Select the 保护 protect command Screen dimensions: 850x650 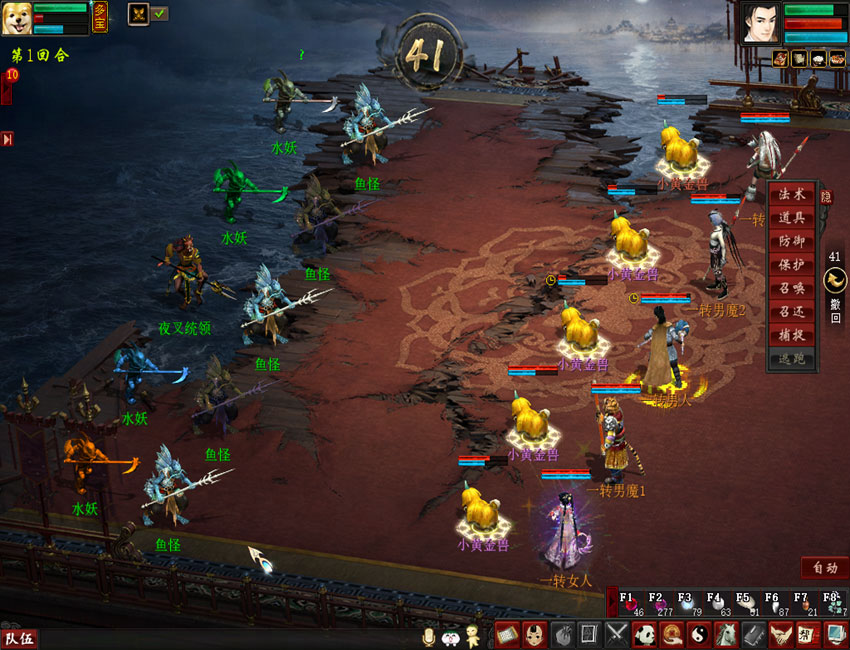[791, 265]
